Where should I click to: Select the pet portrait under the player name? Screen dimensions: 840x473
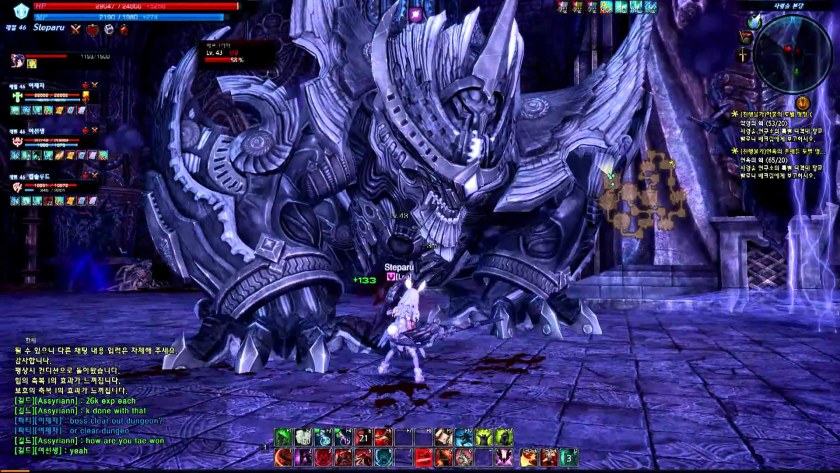(17, 60)
